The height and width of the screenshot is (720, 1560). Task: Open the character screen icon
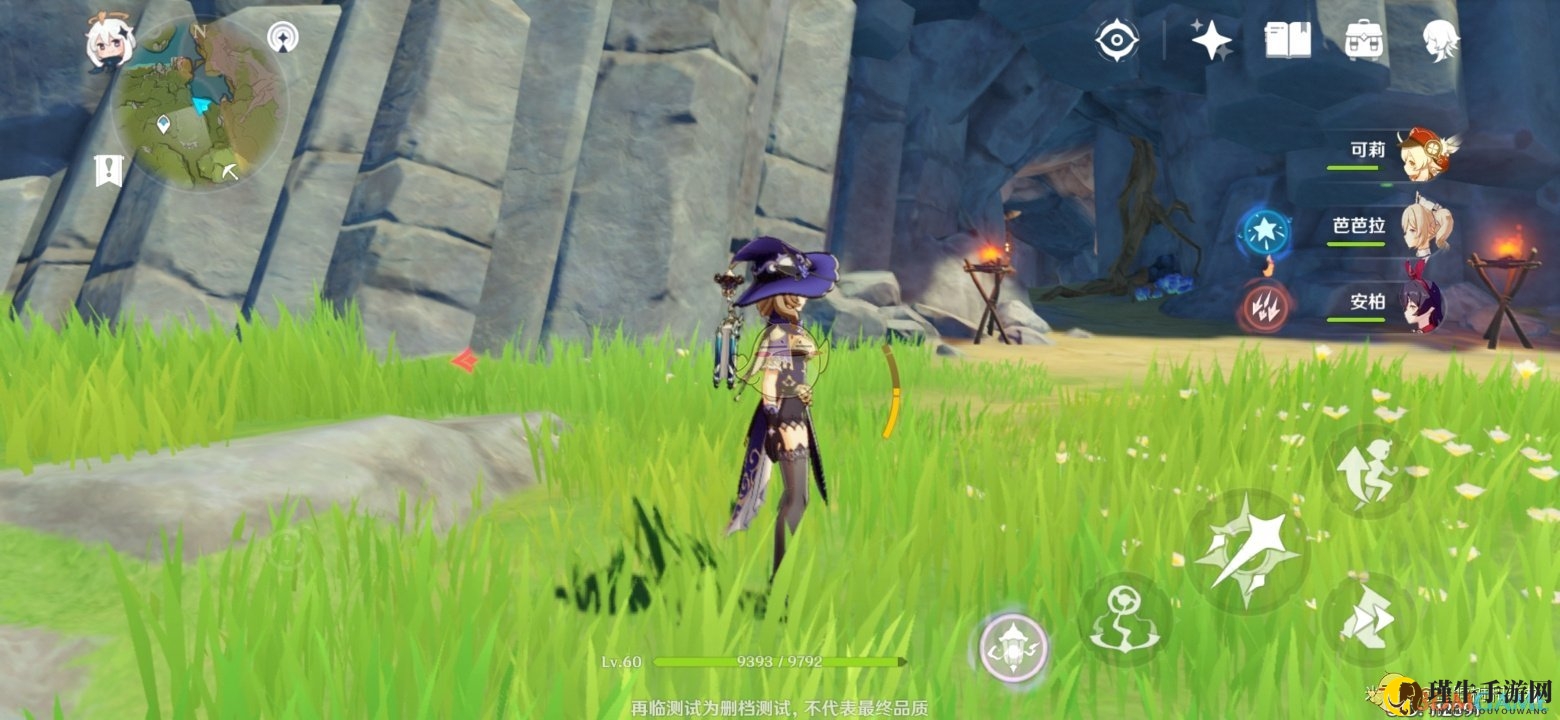(x=1441, y=41)
